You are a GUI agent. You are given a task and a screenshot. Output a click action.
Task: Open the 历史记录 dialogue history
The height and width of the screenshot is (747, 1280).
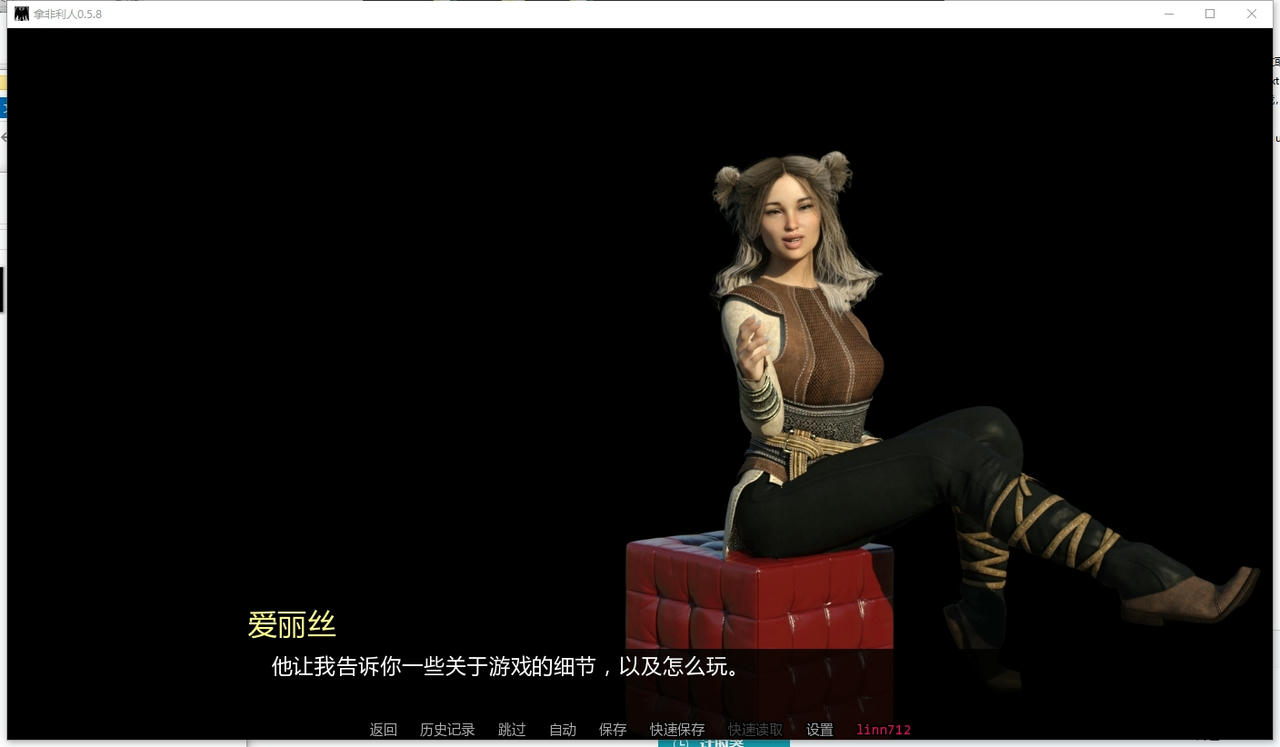pos(447,729)
